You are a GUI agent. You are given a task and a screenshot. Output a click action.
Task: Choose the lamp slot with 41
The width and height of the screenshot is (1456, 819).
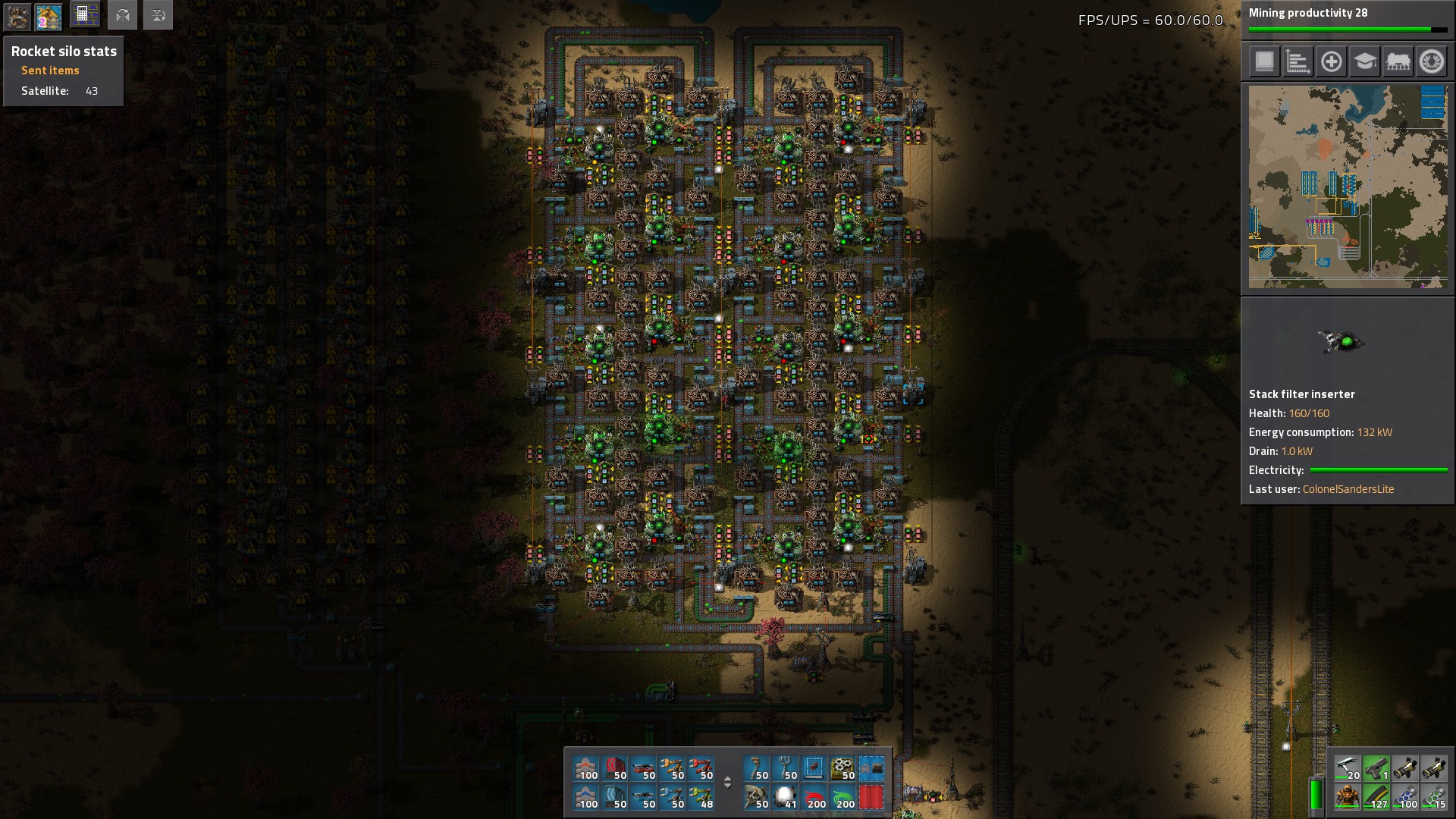(784, 797)
